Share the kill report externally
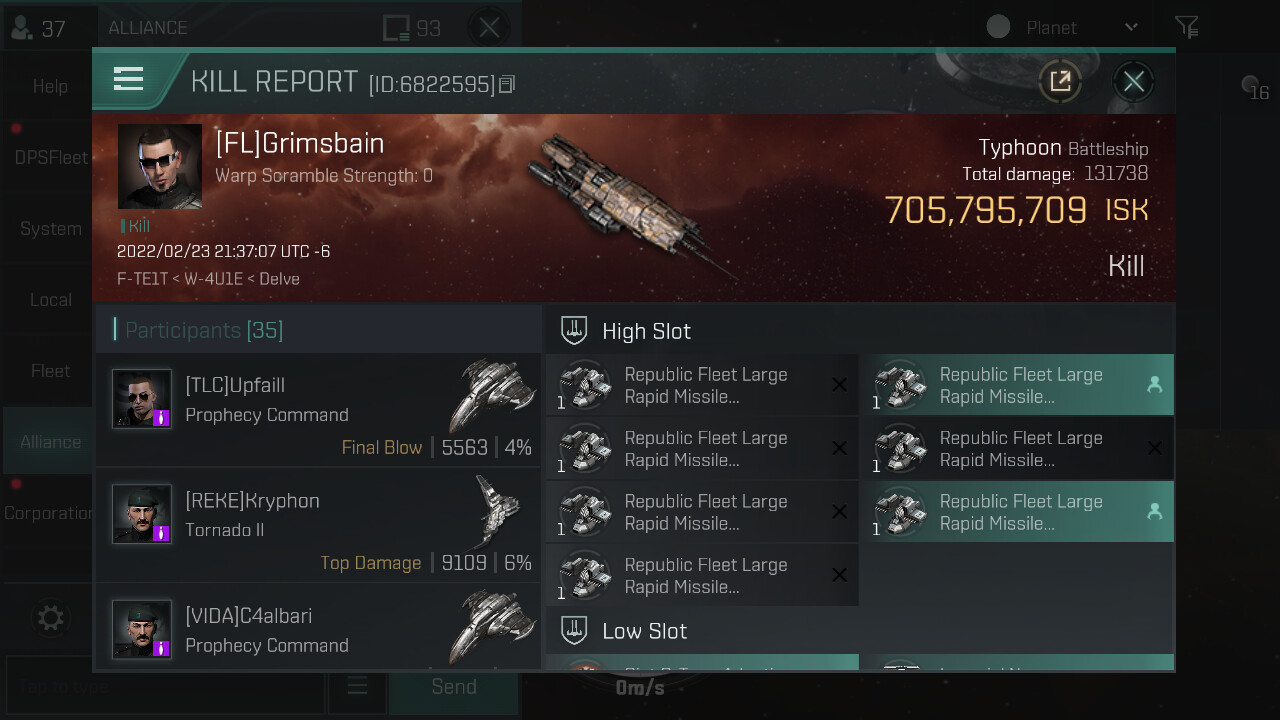The image size is (1280, 720). (1060, 82)
